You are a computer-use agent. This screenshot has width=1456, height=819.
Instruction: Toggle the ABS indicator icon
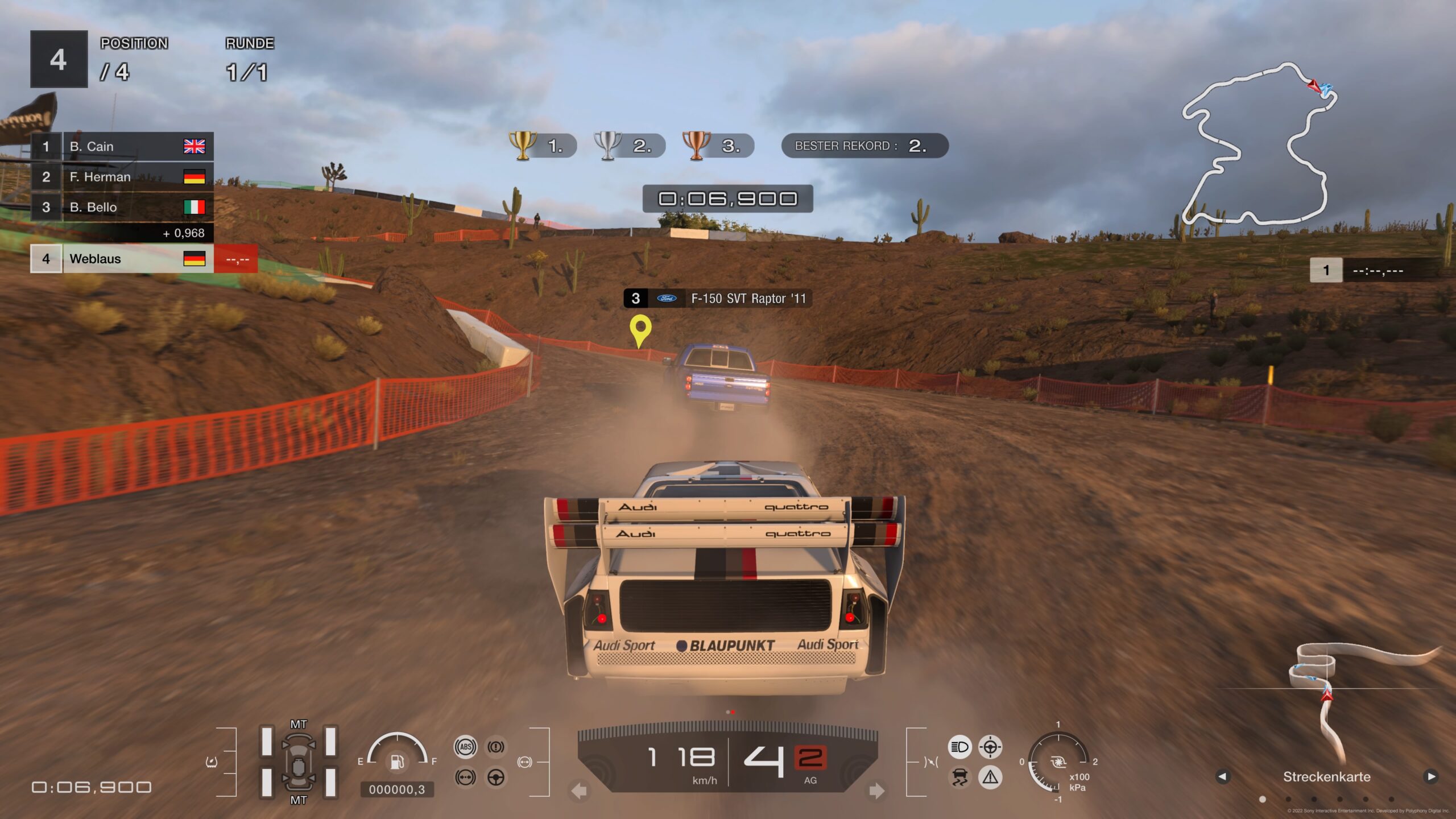465,747
